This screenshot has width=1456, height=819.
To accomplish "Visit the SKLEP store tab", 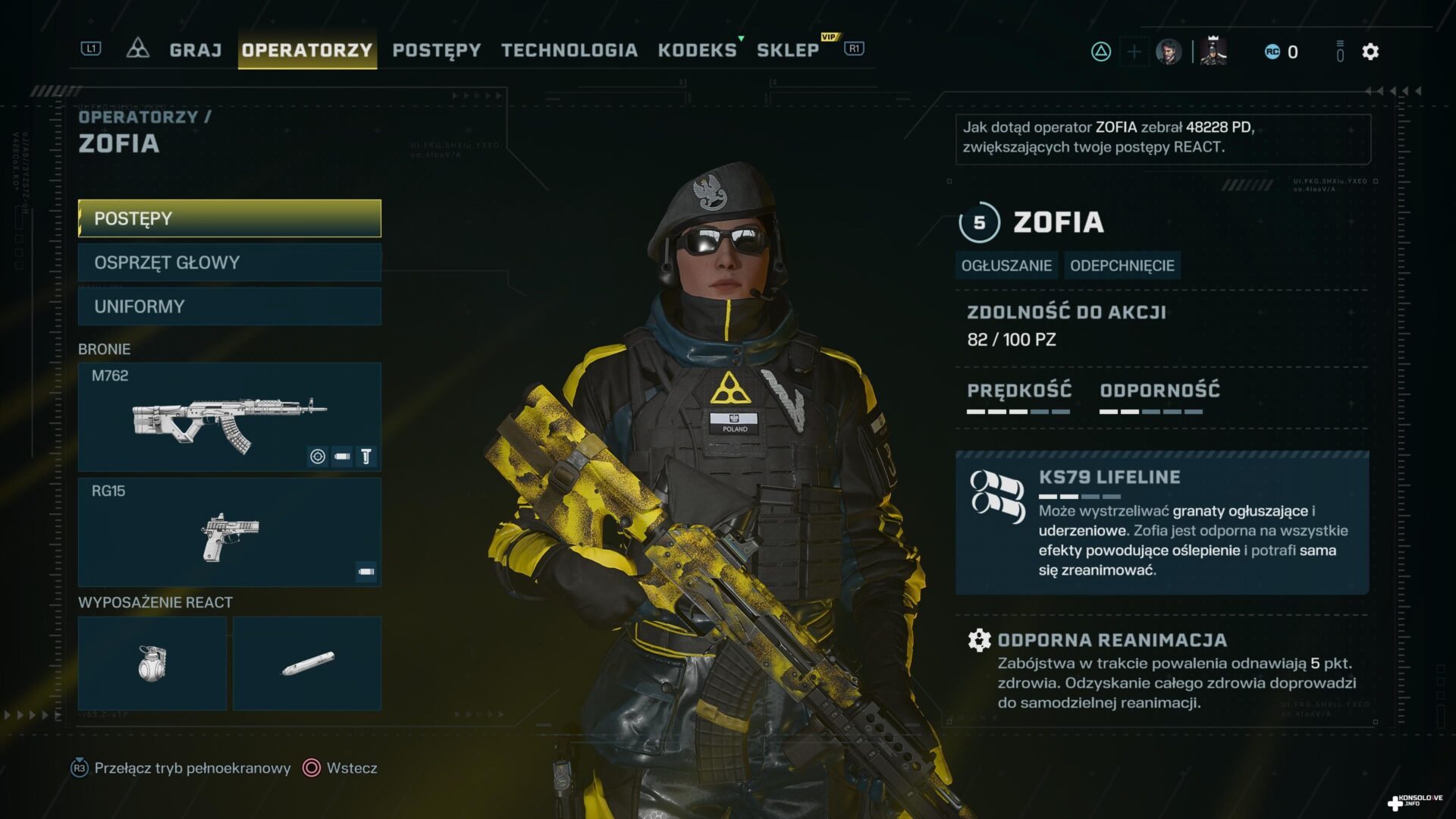I will click(x=788, y=50).
